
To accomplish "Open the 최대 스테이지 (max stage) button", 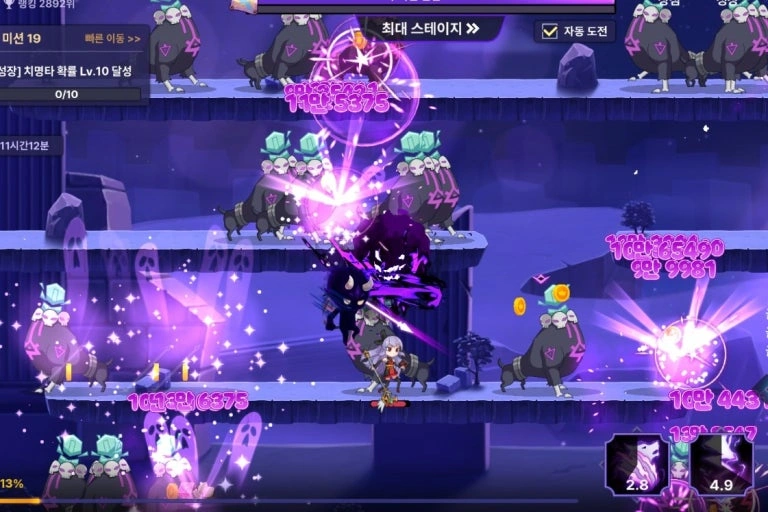I will 431,28.
